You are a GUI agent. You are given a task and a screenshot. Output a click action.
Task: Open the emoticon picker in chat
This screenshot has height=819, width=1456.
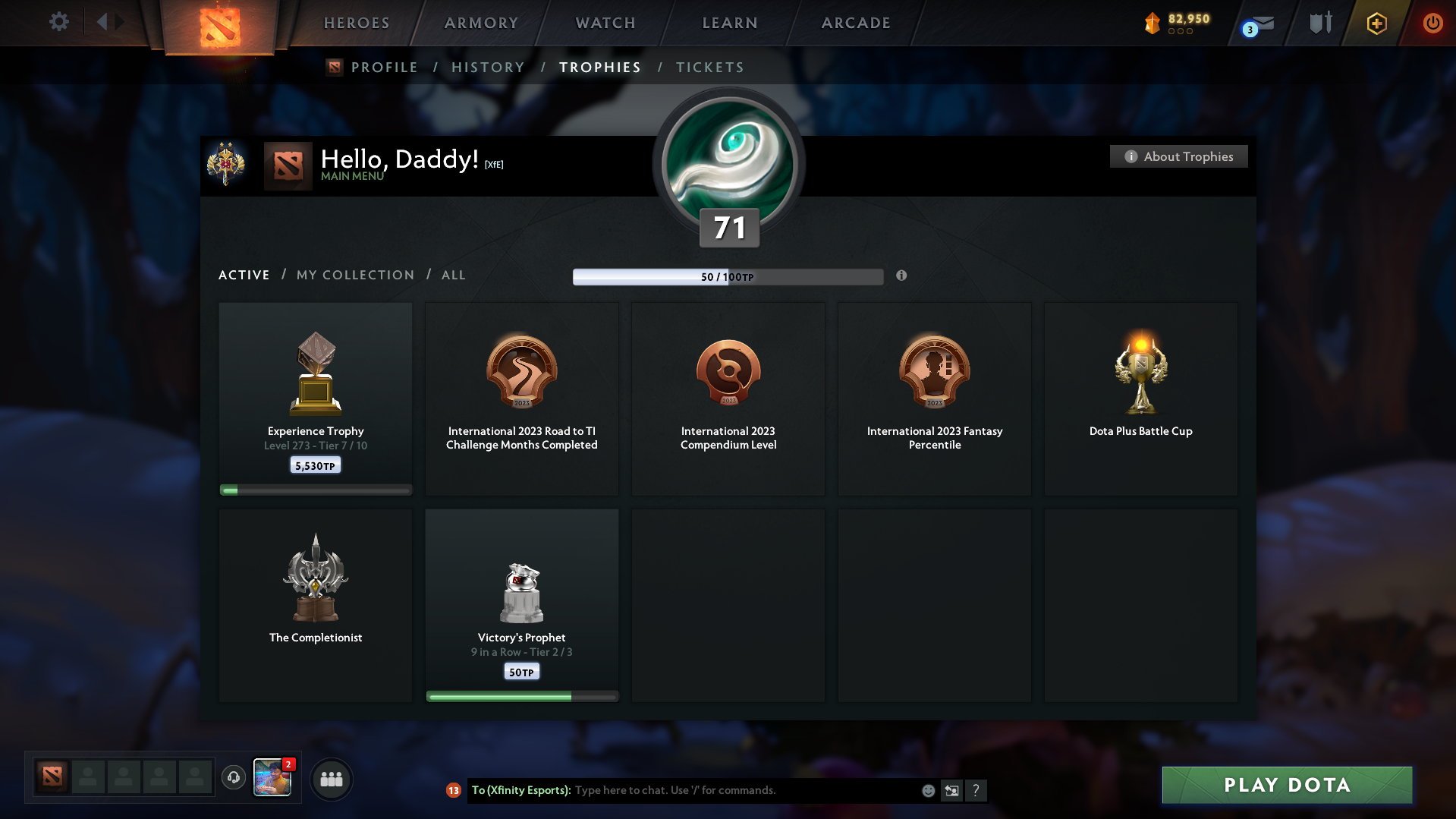coord(928,790)
